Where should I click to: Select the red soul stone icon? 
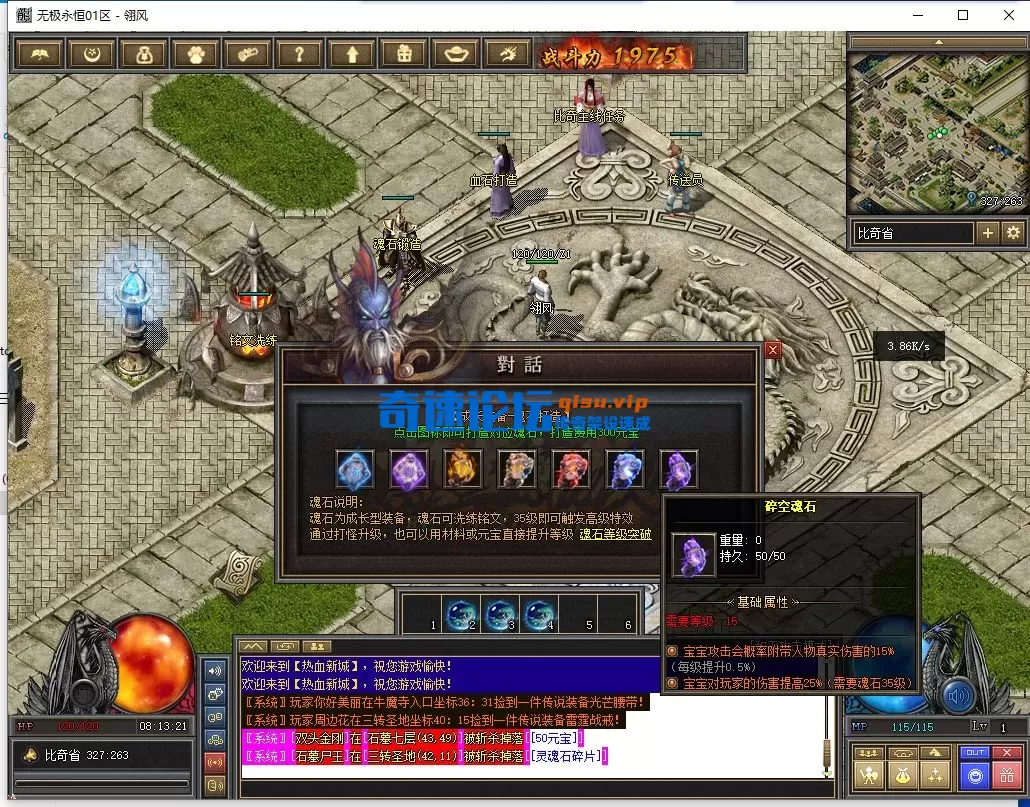(x=570, y=469)
